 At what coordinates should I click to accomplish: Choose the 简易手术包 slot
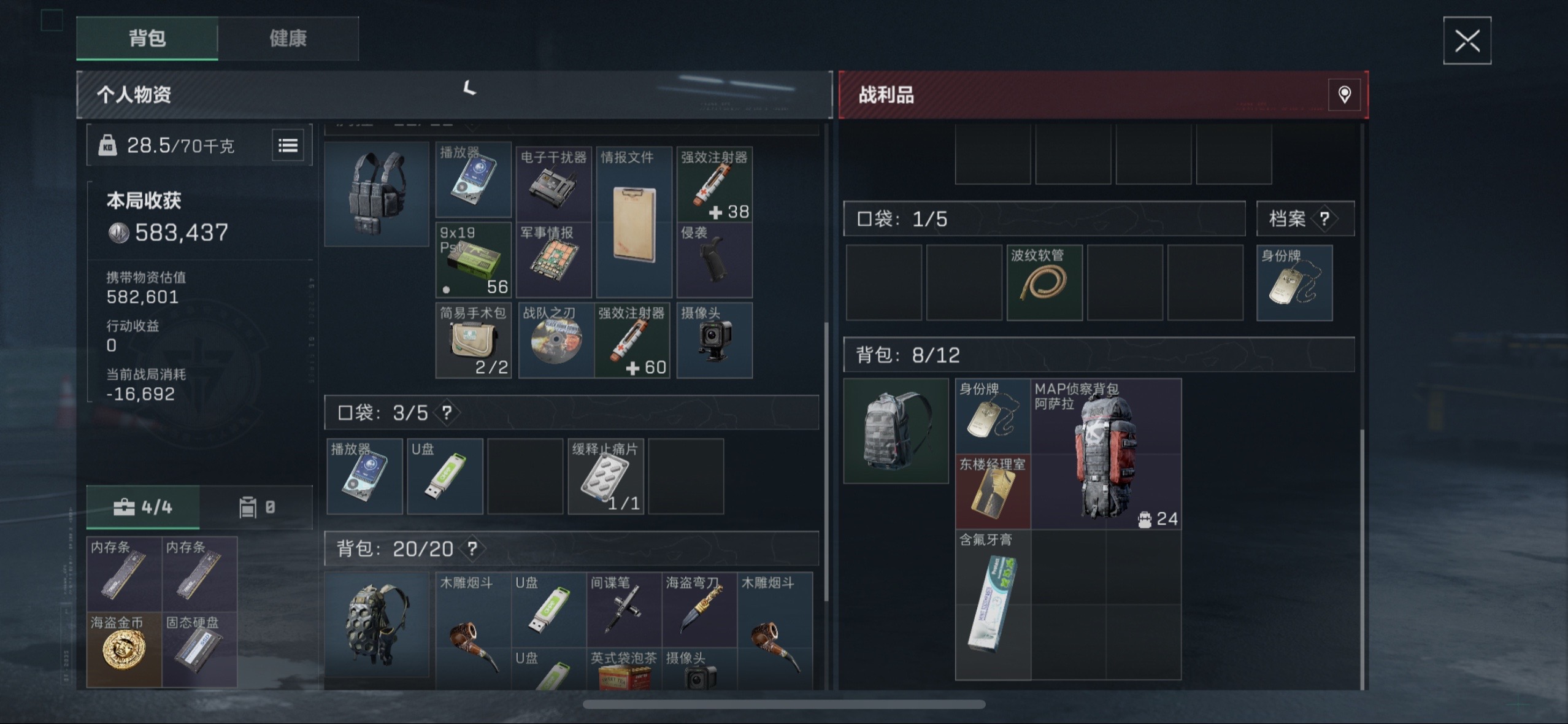point(473,341)
